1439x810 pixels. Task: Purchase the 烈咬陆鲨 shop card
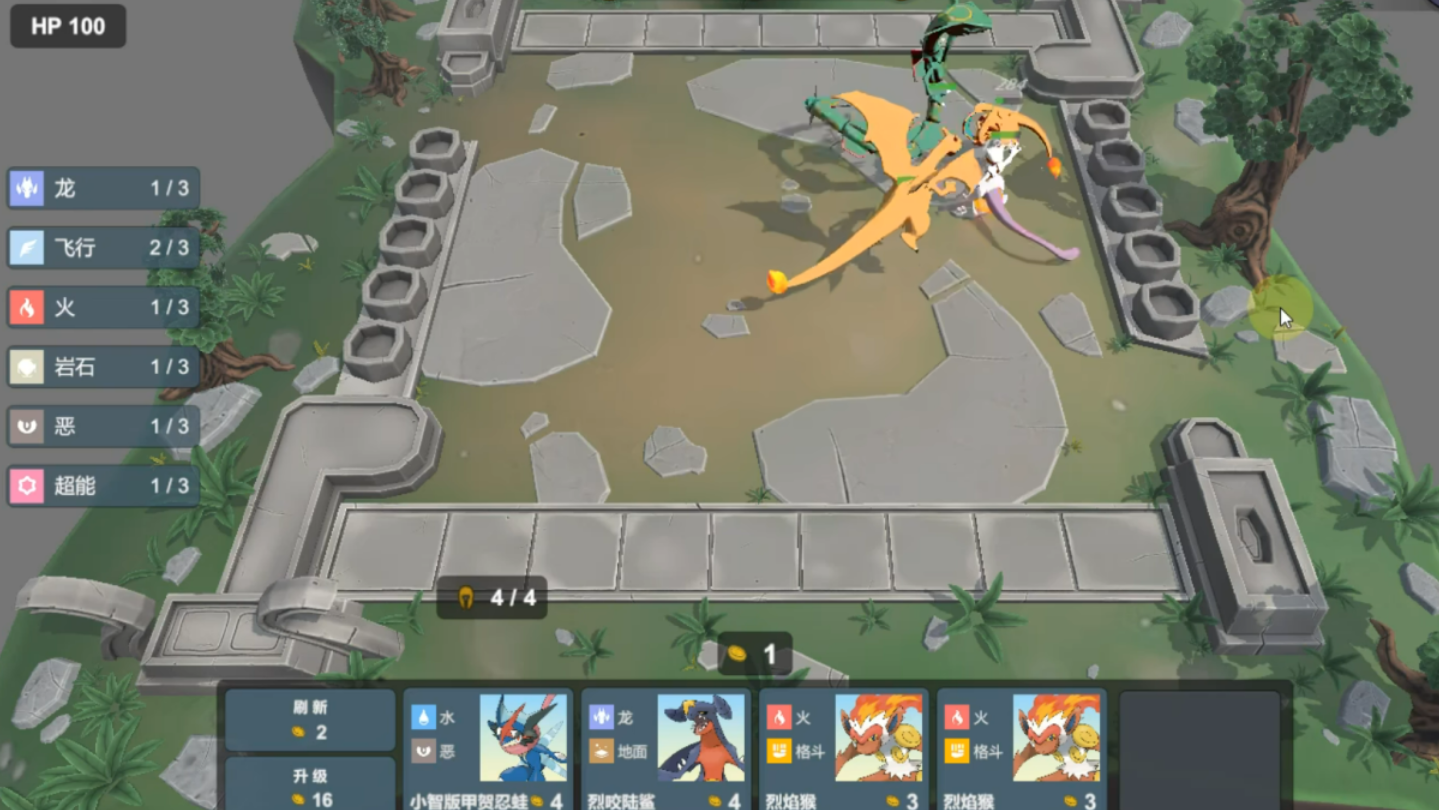[666, 750]
